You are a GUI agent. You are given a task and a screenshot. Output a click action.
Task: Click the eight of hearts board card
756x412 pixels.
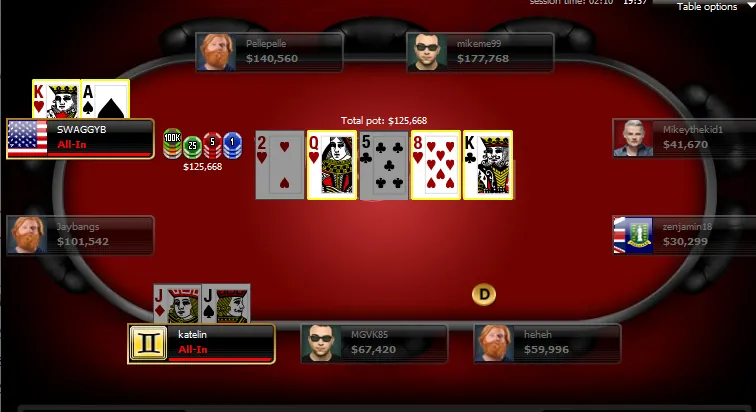(435, 165)
